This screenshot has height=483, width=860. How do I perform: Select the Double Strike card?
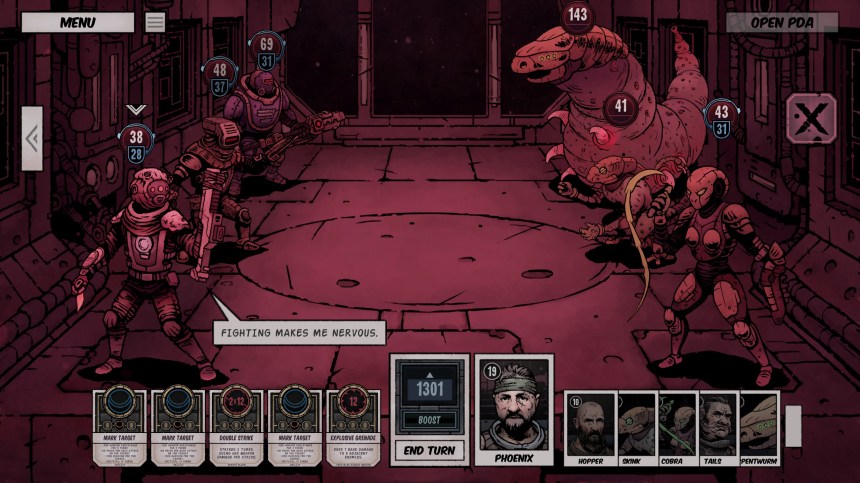click(x=237, y=427)
